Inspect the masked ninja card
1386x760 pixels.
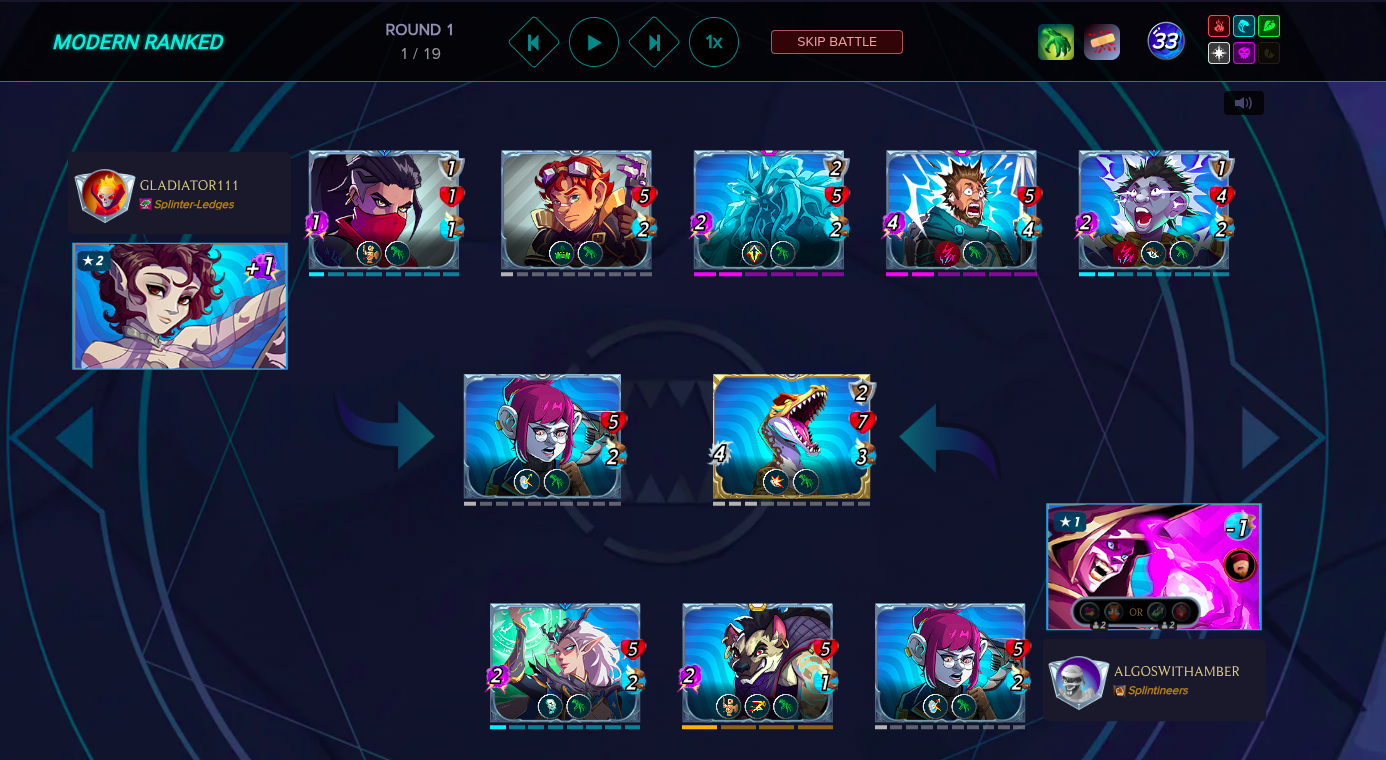click(384, 212)
